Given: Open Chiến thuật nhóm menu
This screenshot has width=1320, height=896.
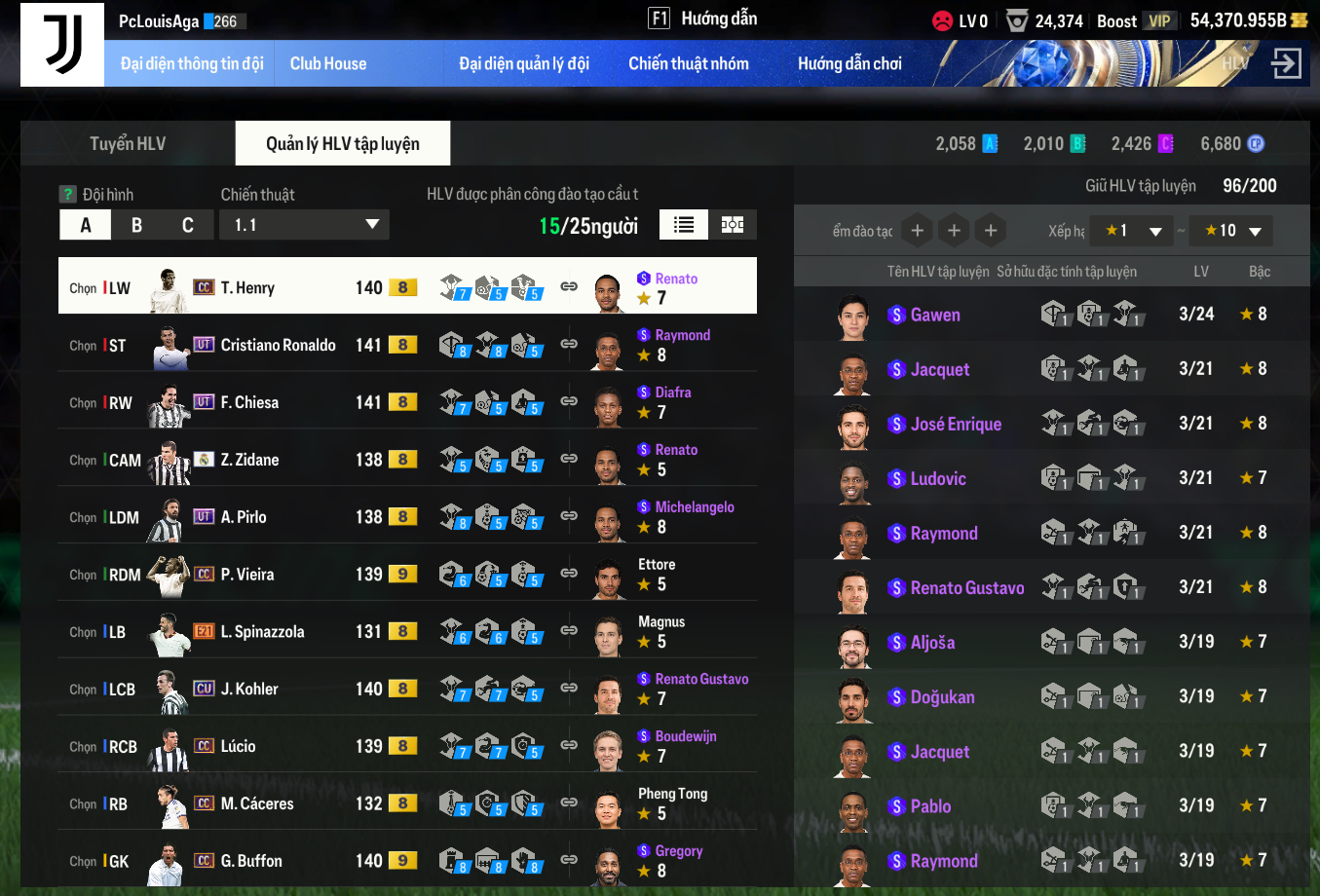Looking at the screenshot, I should [x=689, y=64].
